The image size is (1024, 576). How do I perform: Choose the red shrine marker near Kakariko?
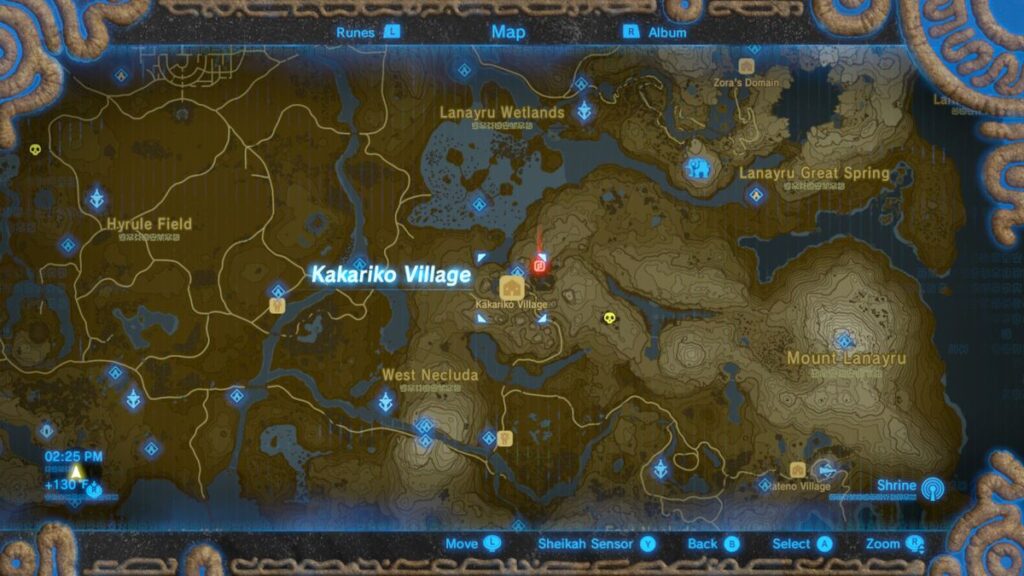tap(540, 266)
